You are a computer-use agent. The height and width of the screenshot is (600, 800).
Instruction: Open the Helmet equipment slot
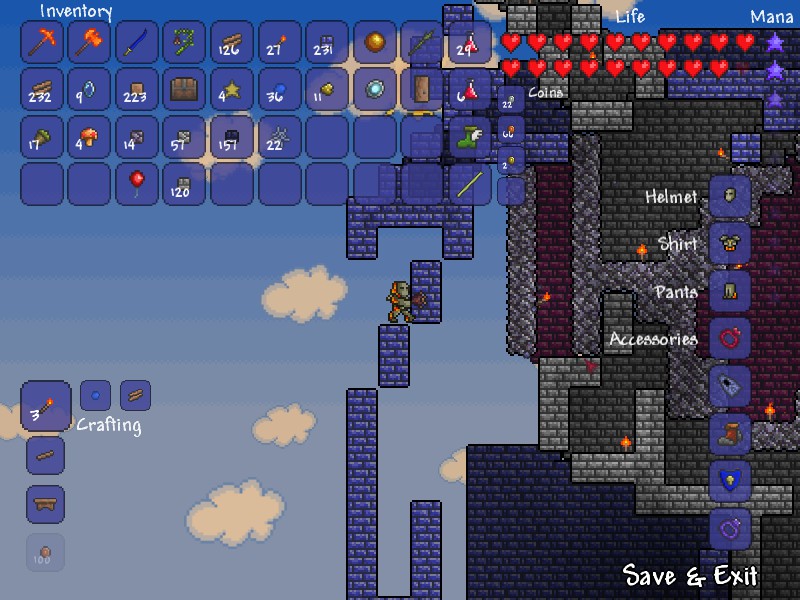(x=730, y=196)
